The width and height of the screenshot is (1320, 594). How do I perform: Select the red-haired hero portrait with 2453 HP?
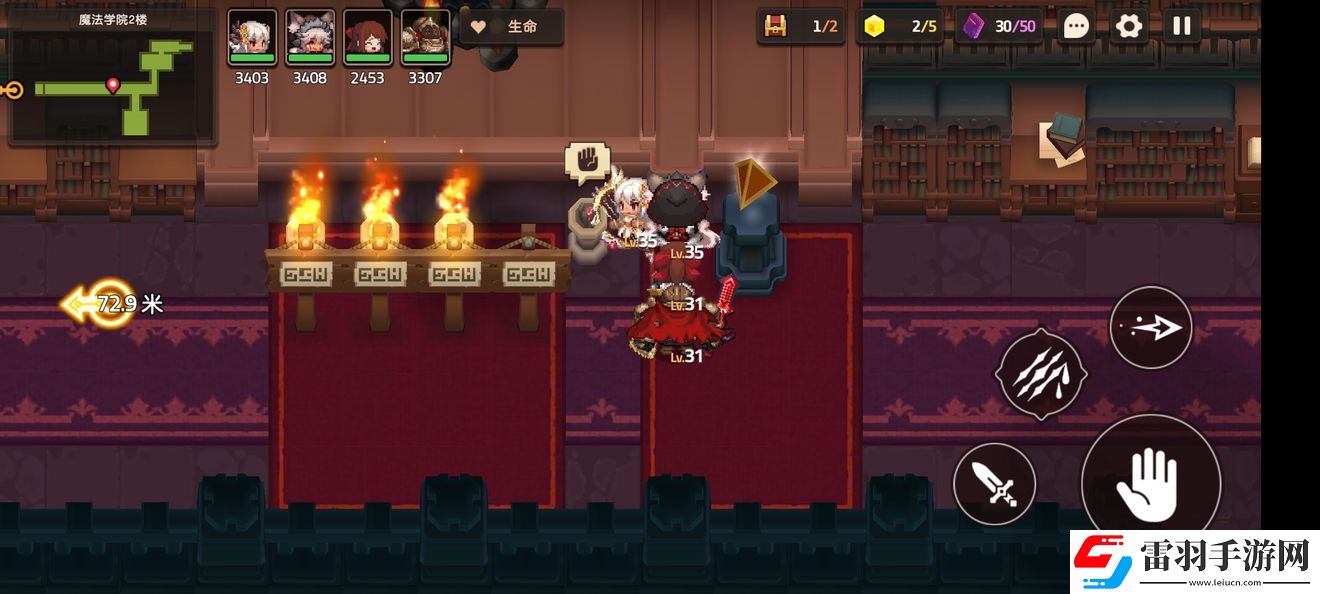coord(367,38)
